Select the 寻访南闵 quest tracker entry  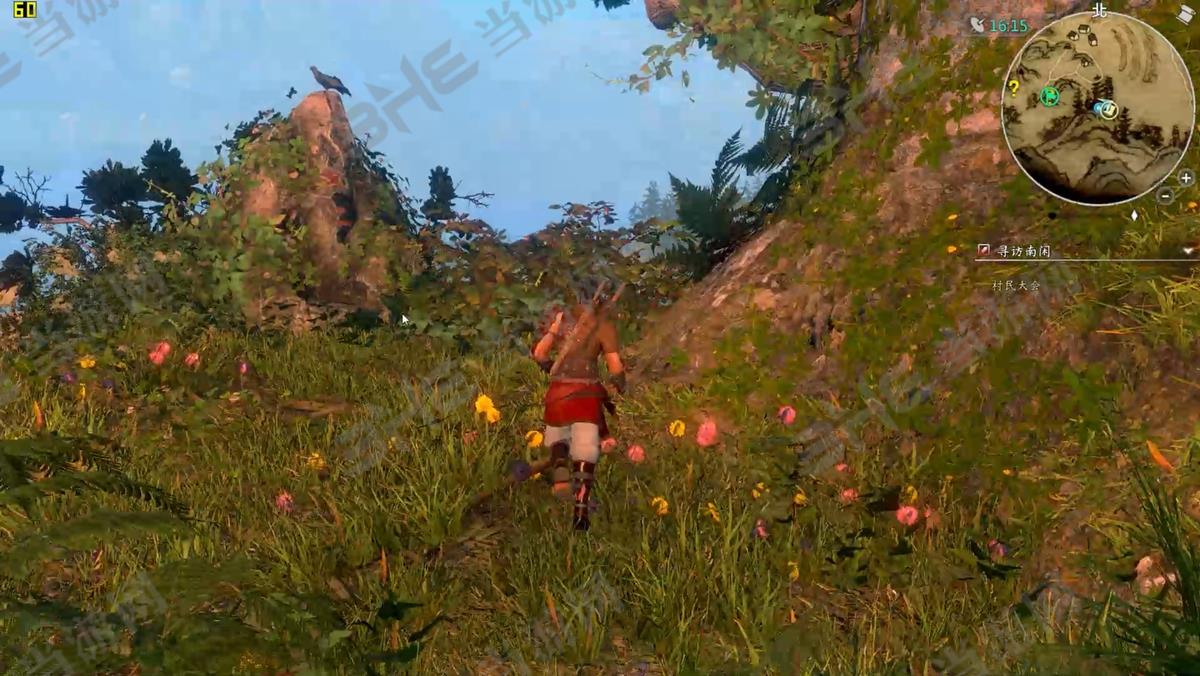(1023, 251)
